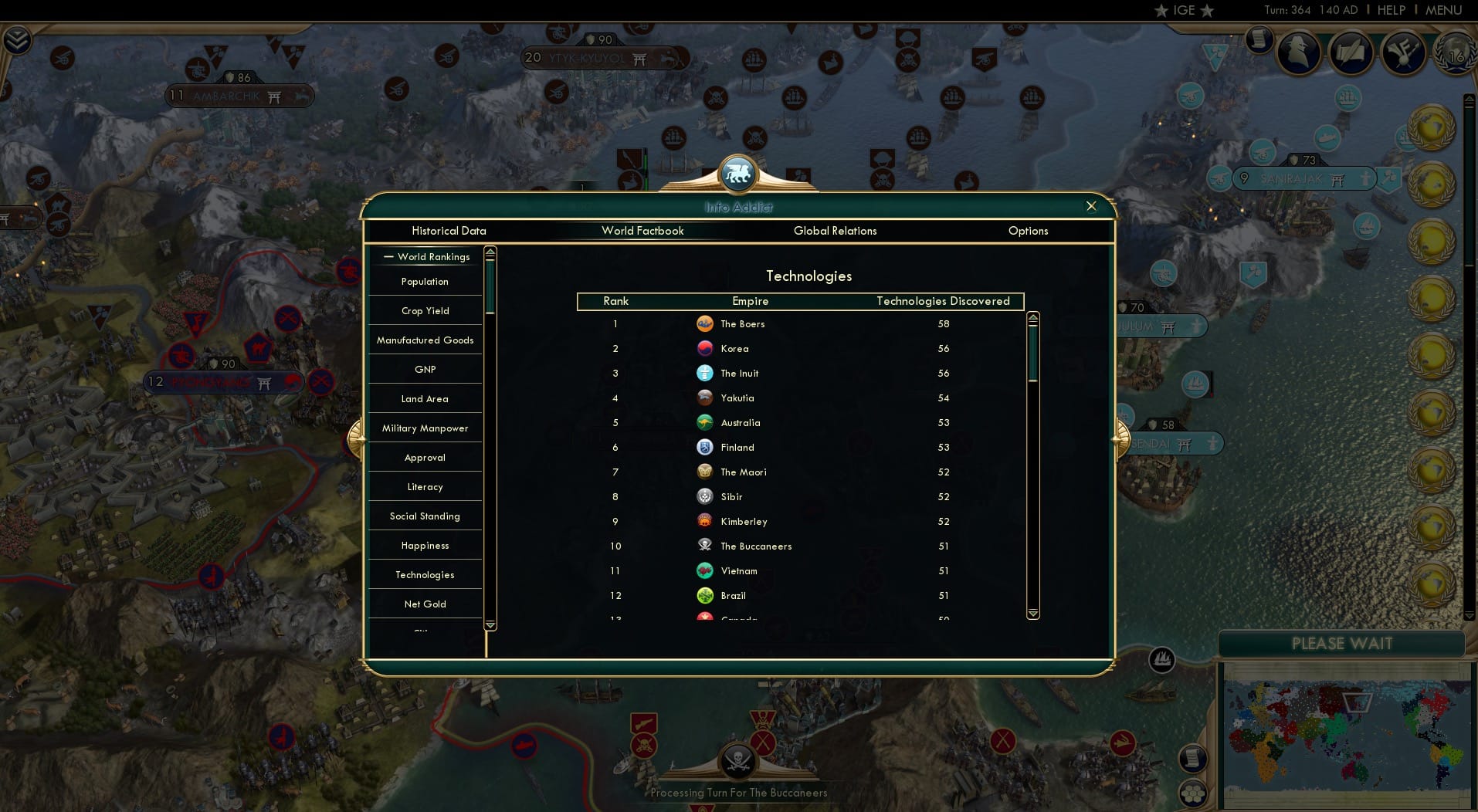1478x812 pixels.
Task: Click the HELP label in top bar
Action: click(1390, 10)
